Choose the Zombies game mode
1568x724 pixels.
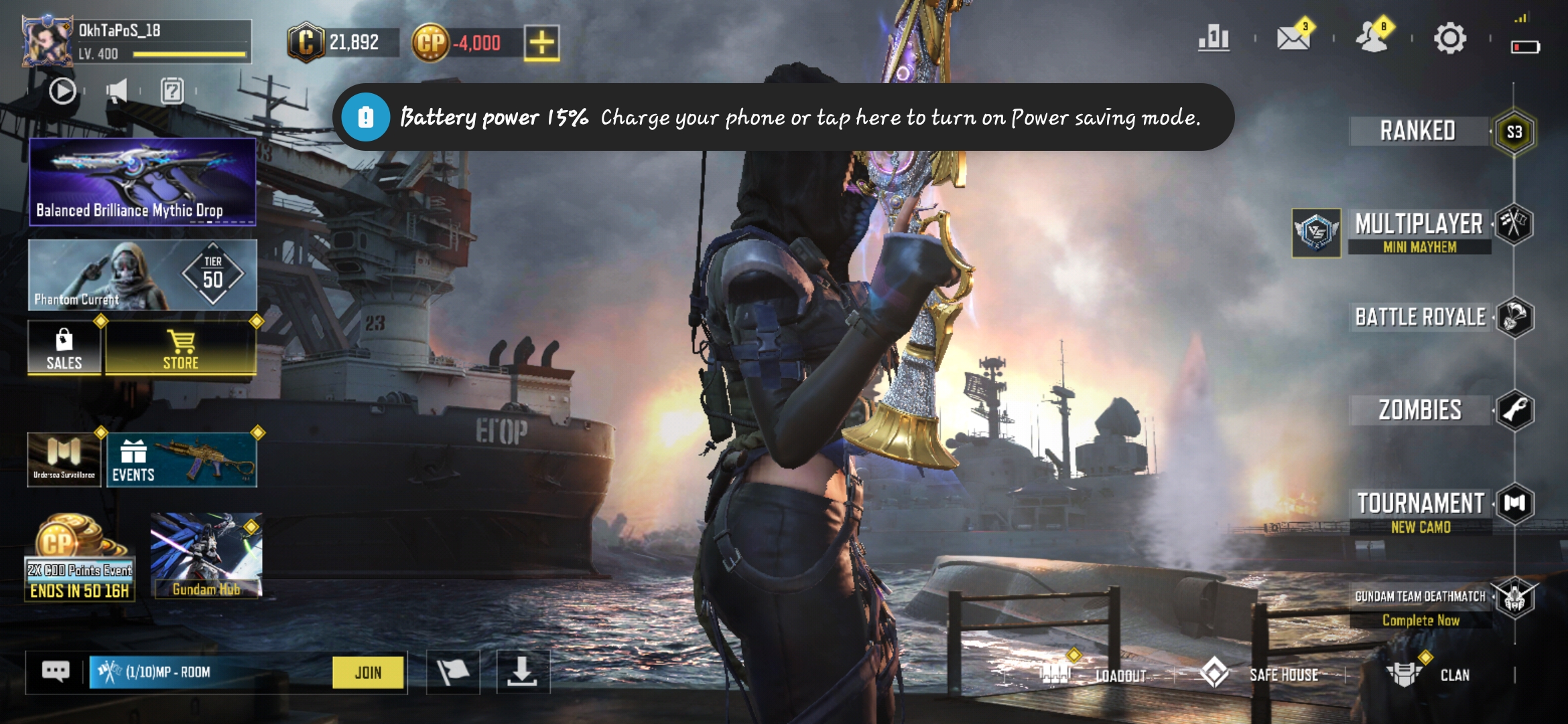pos(1420,410)
